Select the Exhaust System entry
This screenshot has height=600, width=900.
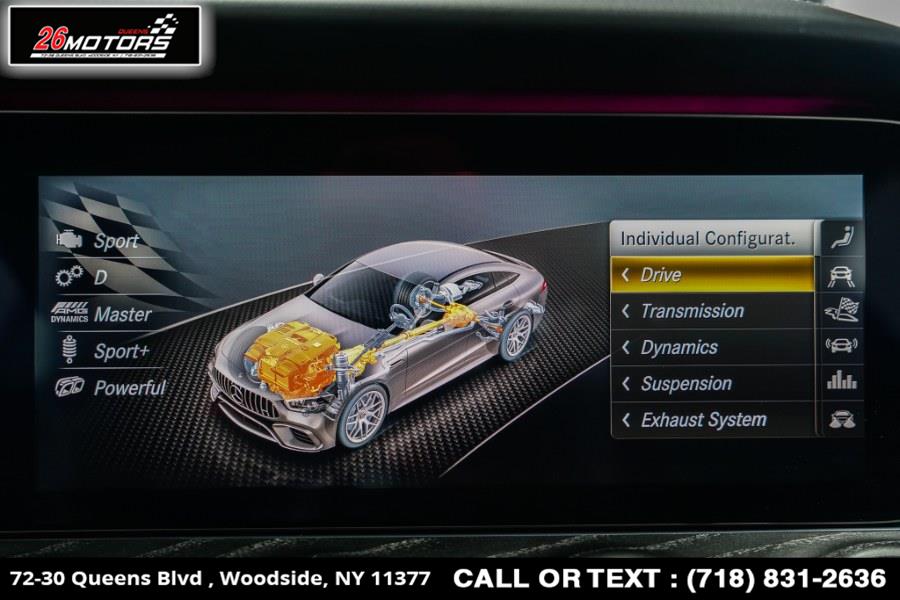(712, 420)
